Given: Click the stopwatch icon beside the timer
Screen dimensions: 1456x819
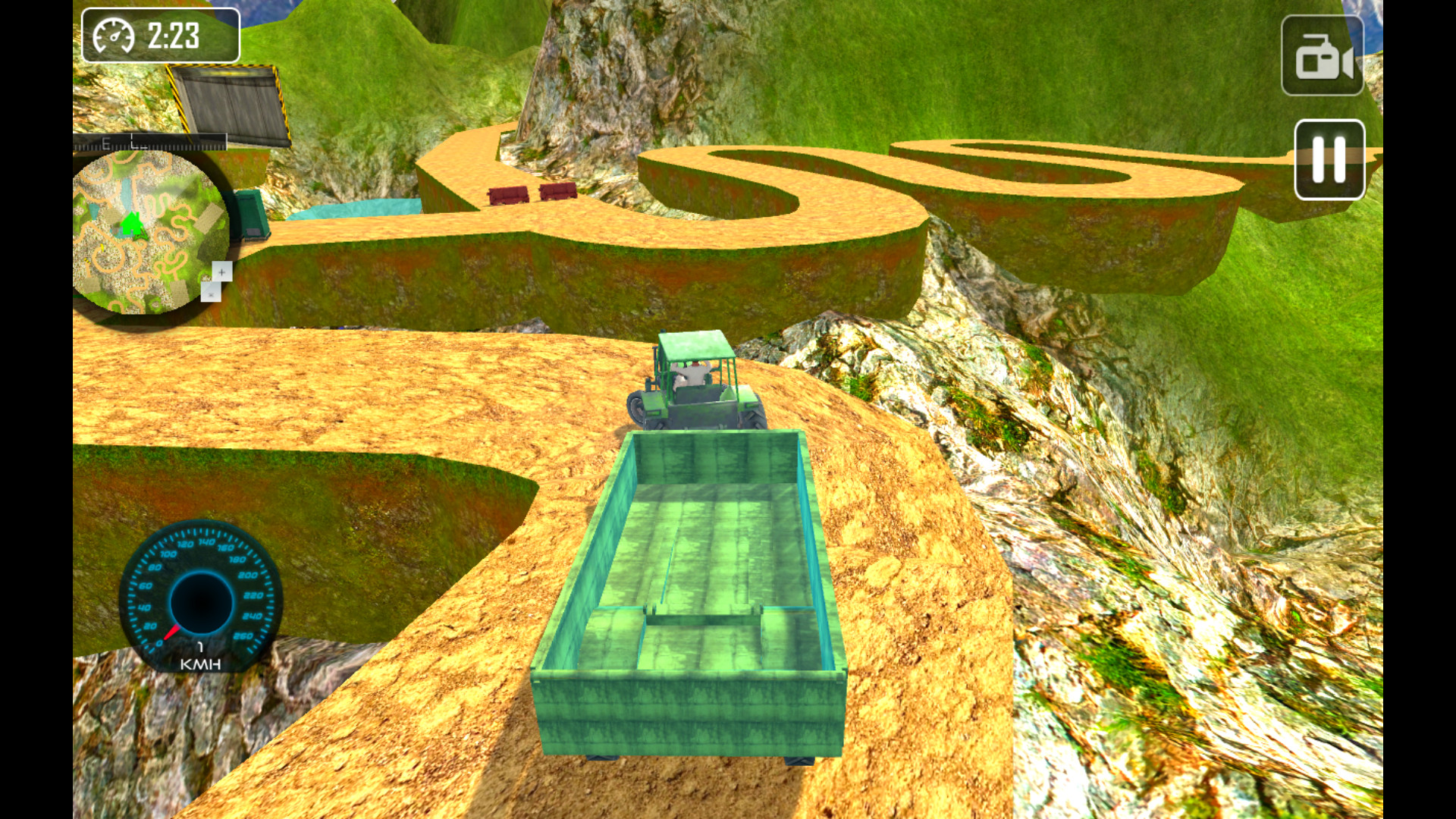Looking at the screenshot, I should (x=112, y=33).
